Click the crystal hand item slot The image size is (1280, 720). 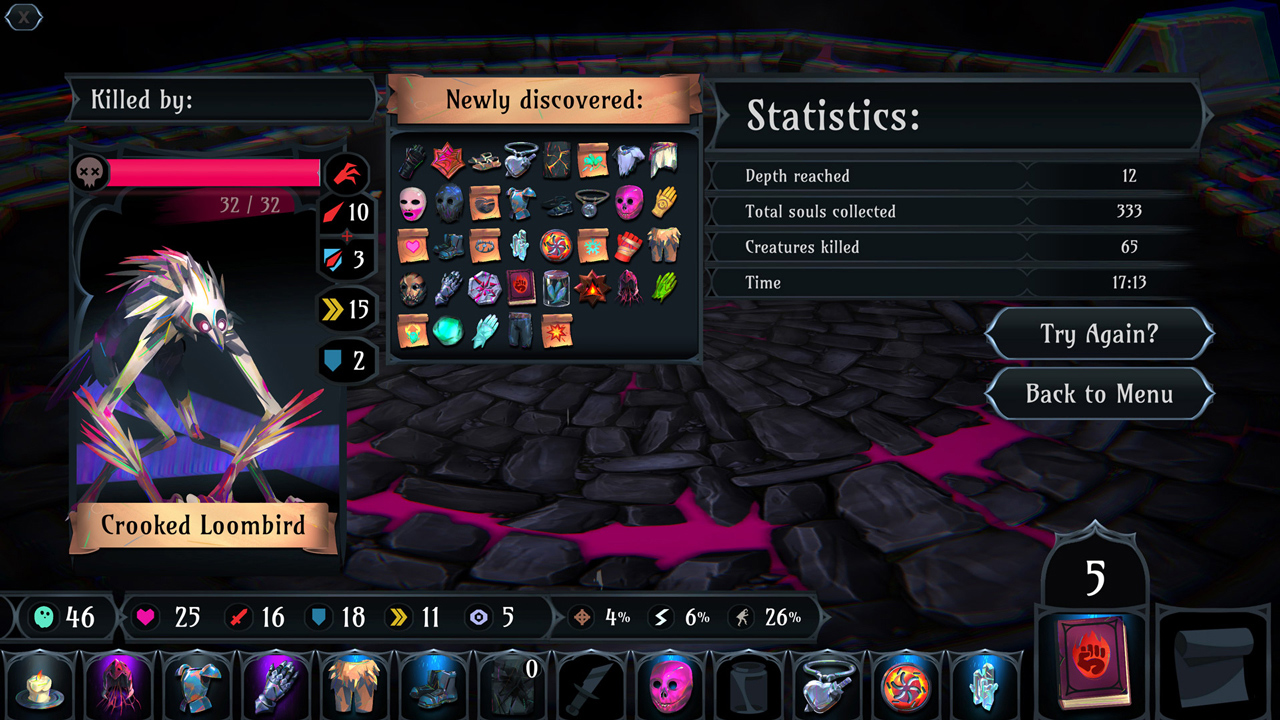[x=984, y=686]
